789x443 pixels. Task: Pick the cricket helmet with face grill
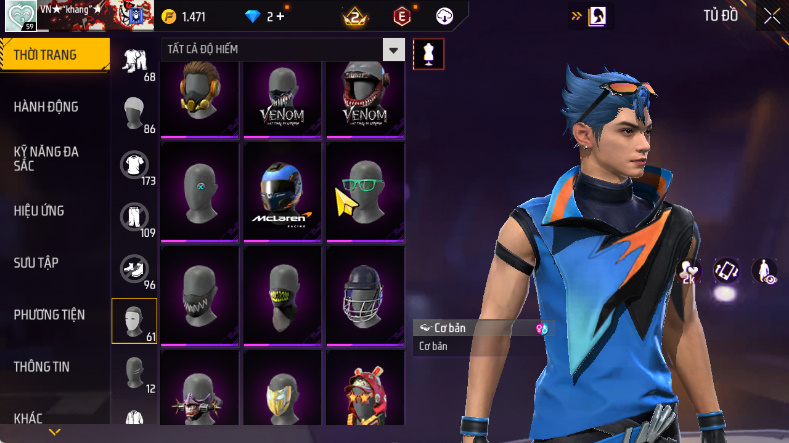point(366,293)
